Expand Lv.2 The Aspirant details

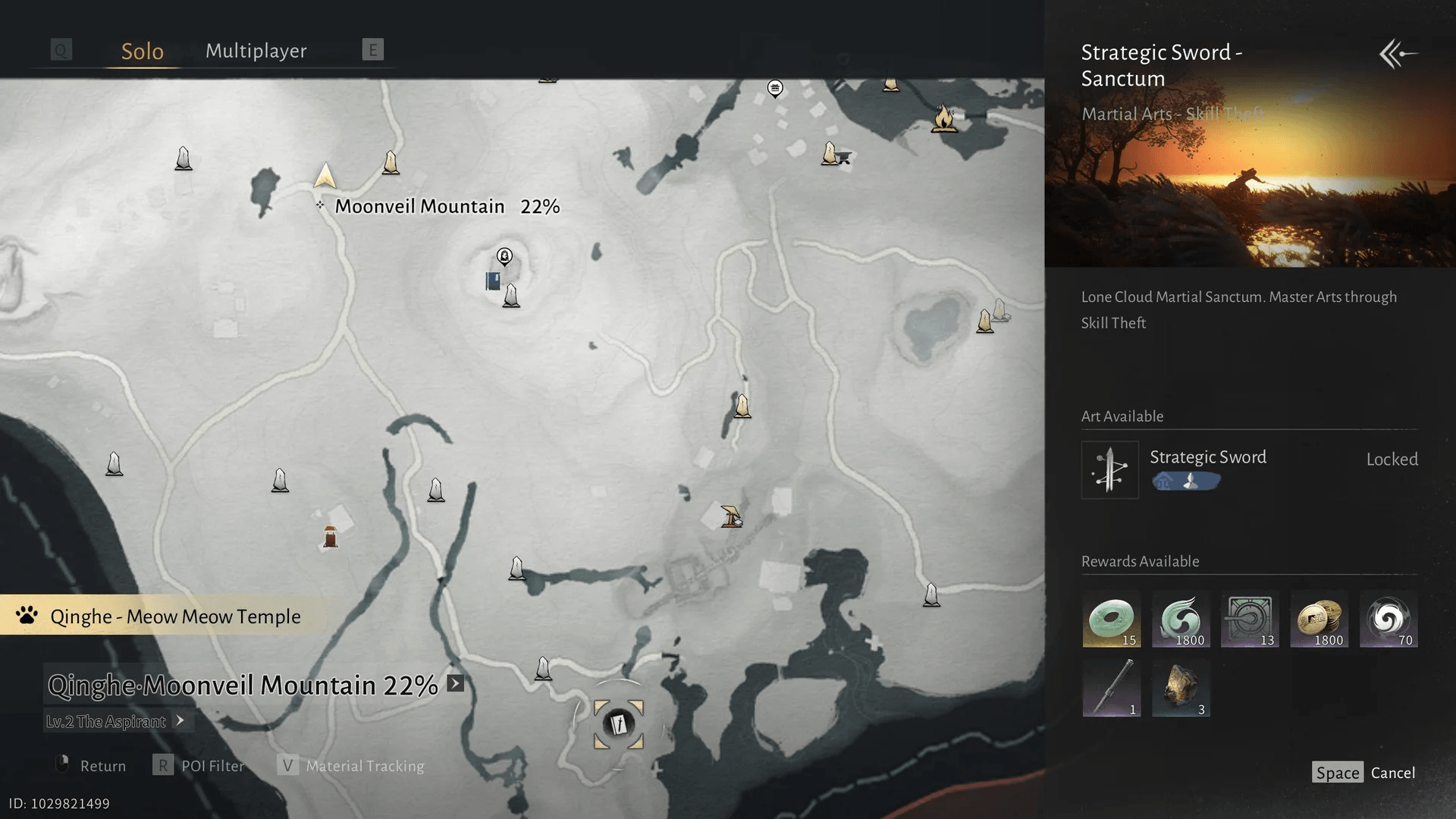click(x=181, y=722)
